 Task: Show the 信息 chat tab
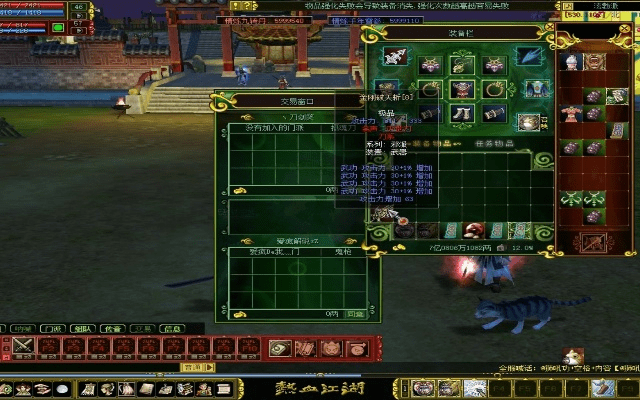[x=172, y=328]
